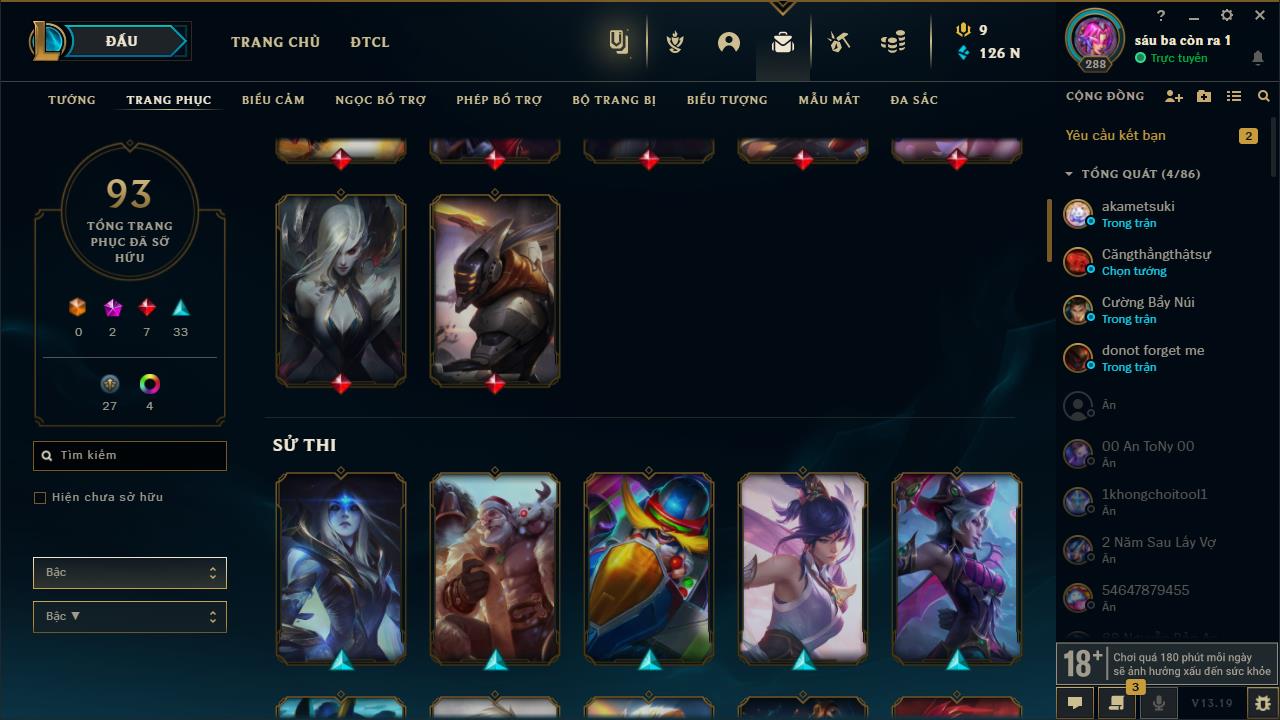The height and width of the screenshot is (720, 1280).
Task: Open the 'Bậc ▼' sort dropdown
Action: [x=129, y=616]
